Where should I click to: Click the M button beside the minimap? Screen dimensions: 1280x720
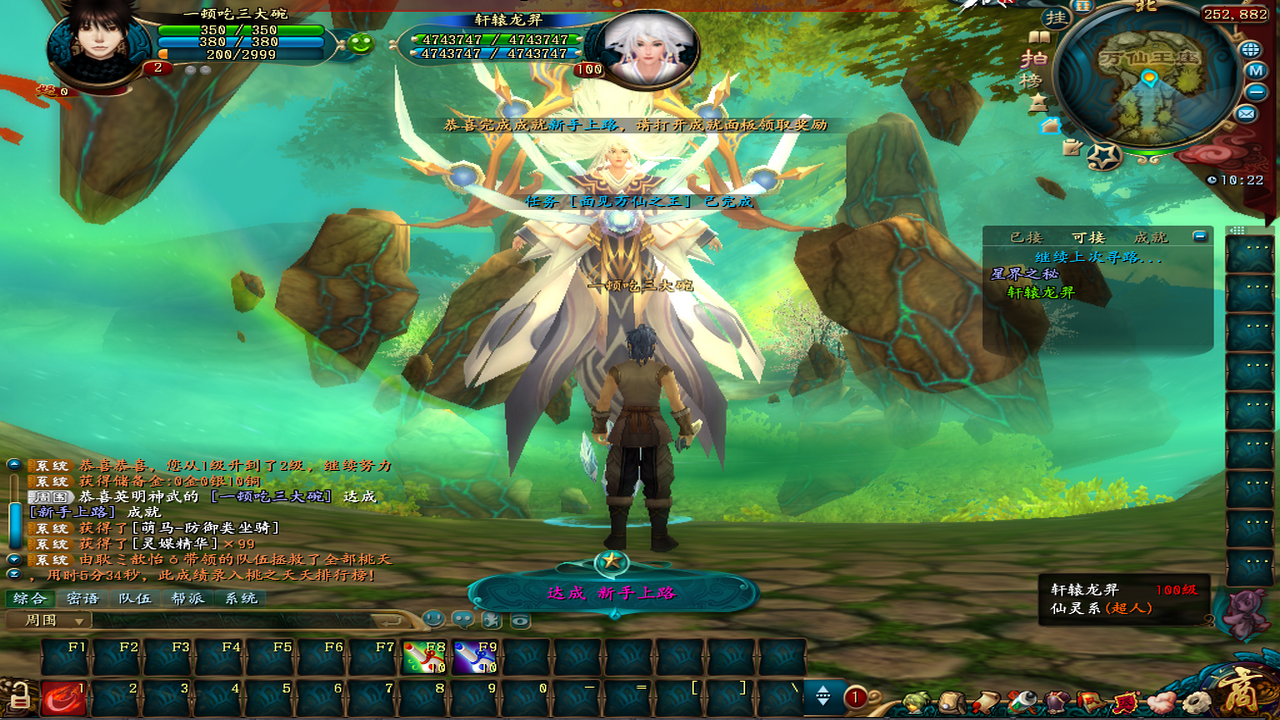pyautogui.click(x=1257, y=71)
